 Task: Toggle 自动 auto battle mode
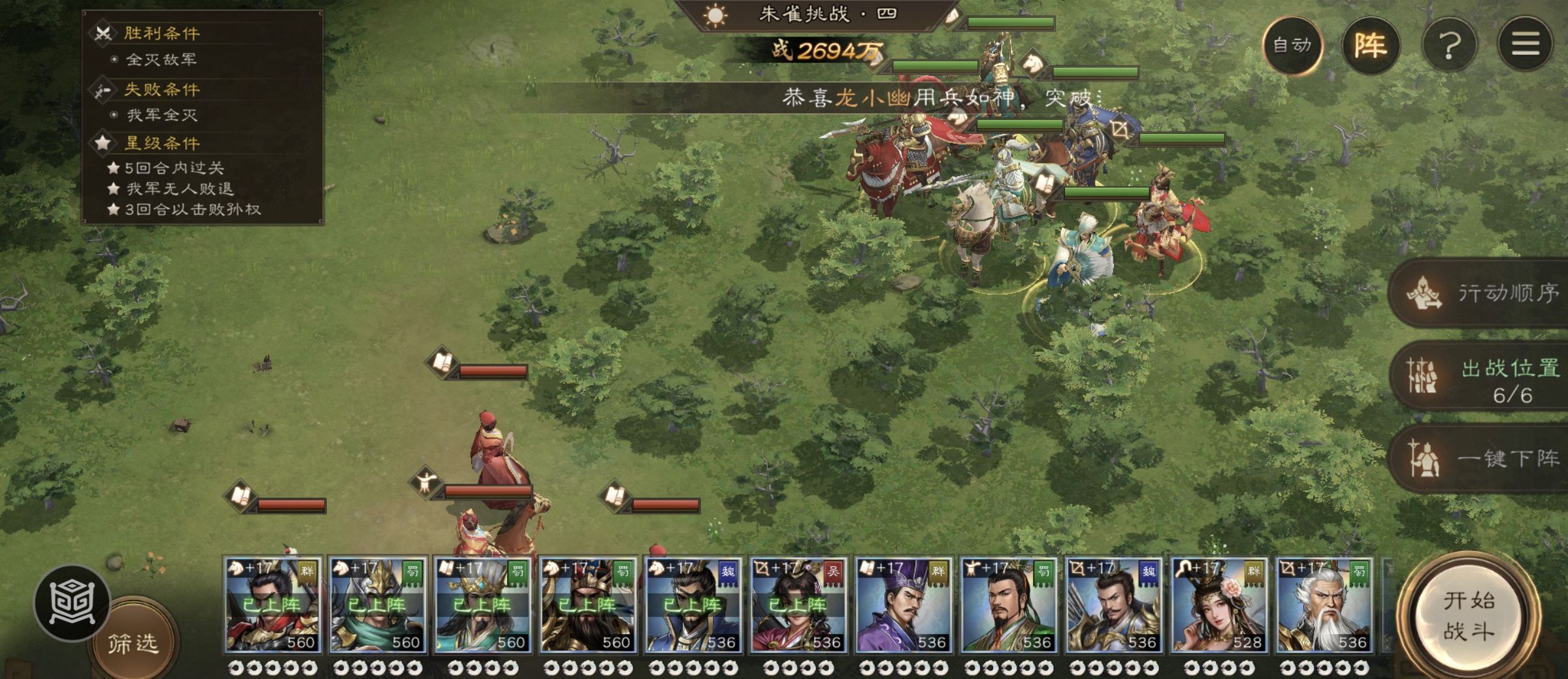click(1292, 45)
